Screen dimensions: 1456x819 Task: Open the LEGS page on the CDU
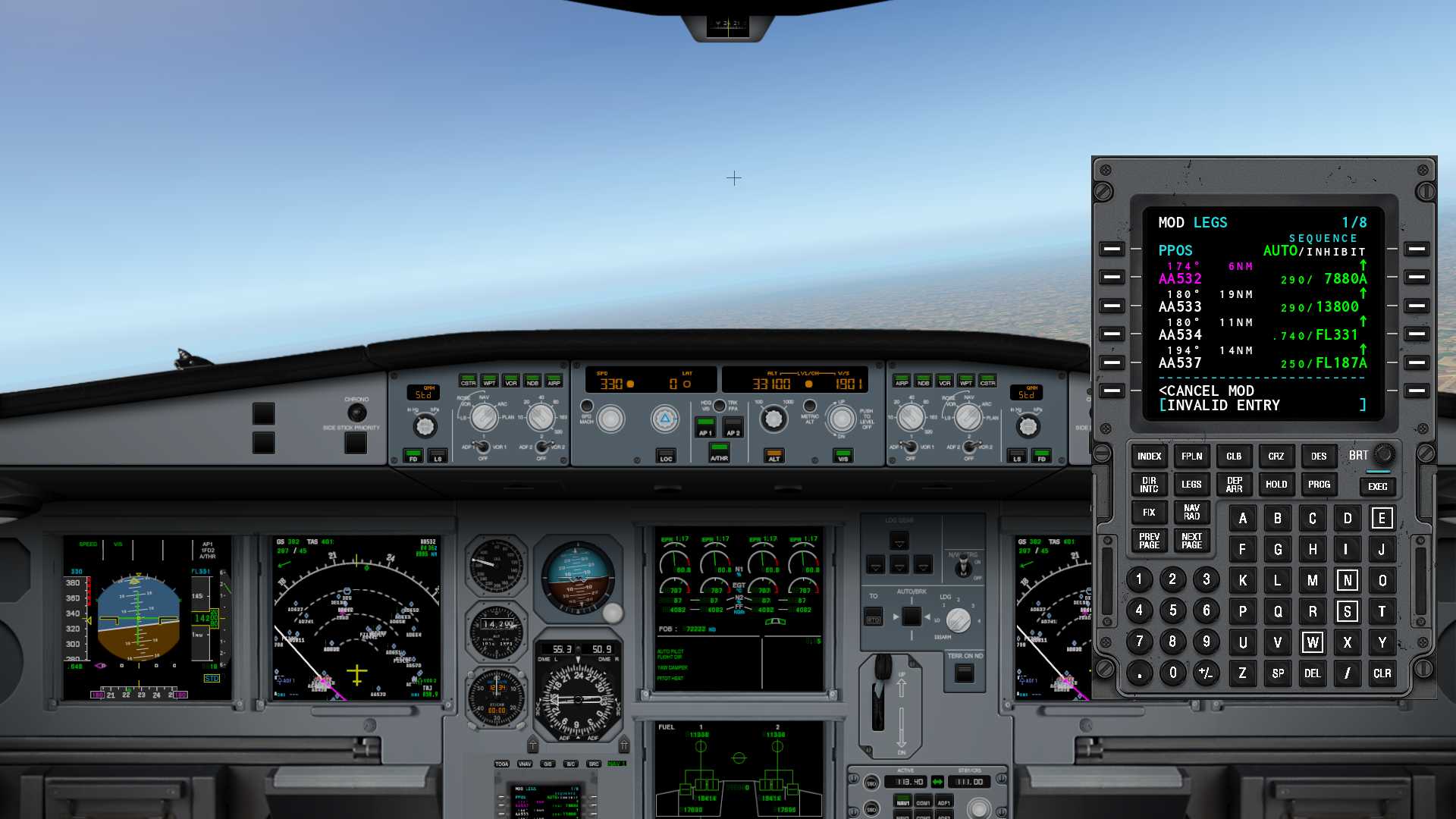[1191, 484]
